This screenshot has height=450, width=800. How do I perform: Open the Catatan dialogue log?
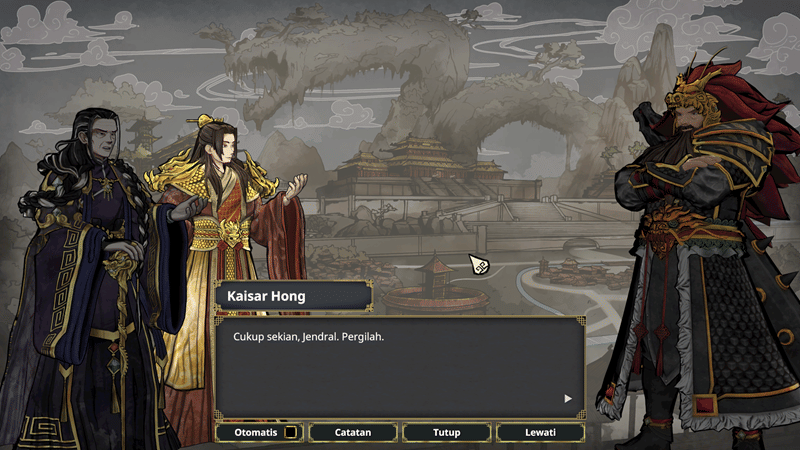pyautogui.click(x=353, y=432)
